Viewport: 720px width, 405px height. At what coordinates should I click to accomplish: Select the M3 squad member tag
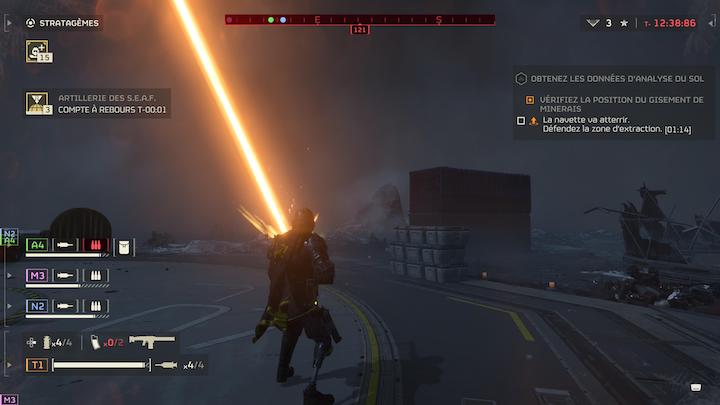37,275
